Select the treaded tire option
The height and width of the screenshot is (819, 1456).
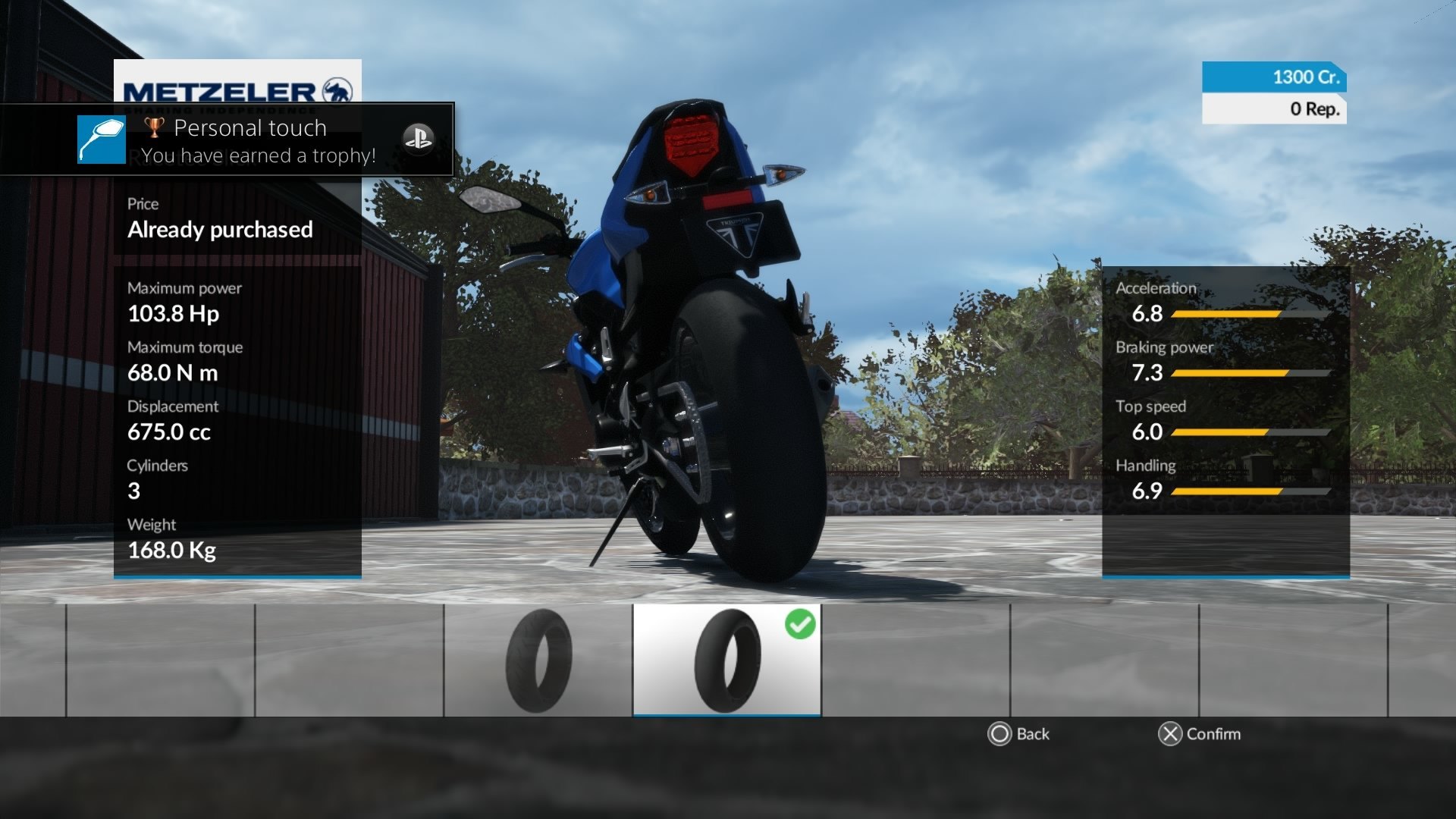(x=538, y=660)
